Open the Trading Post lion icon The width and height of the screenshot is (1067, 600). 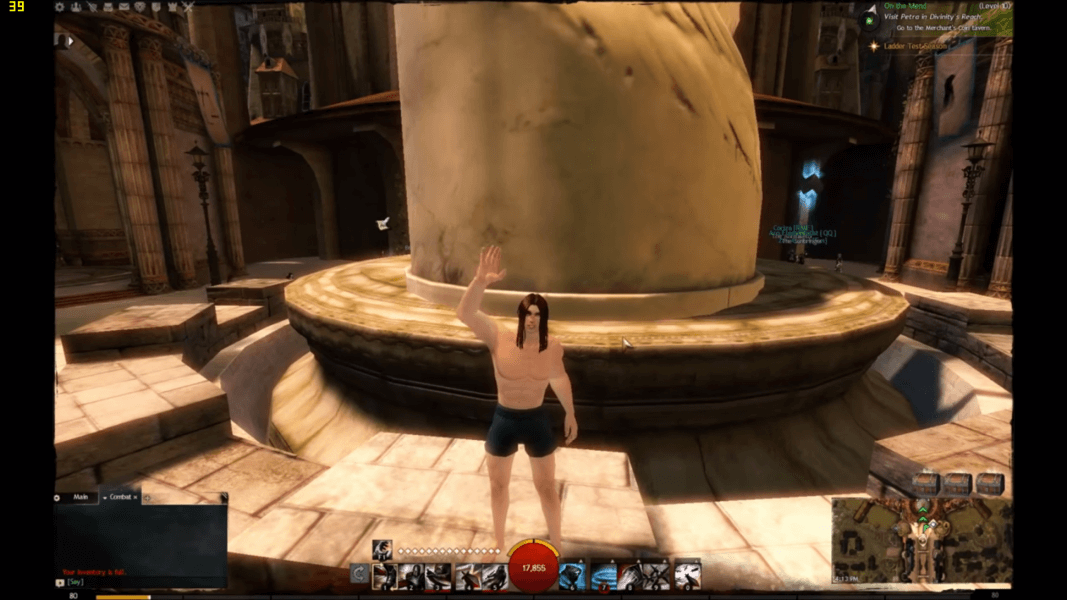(140, 7)
